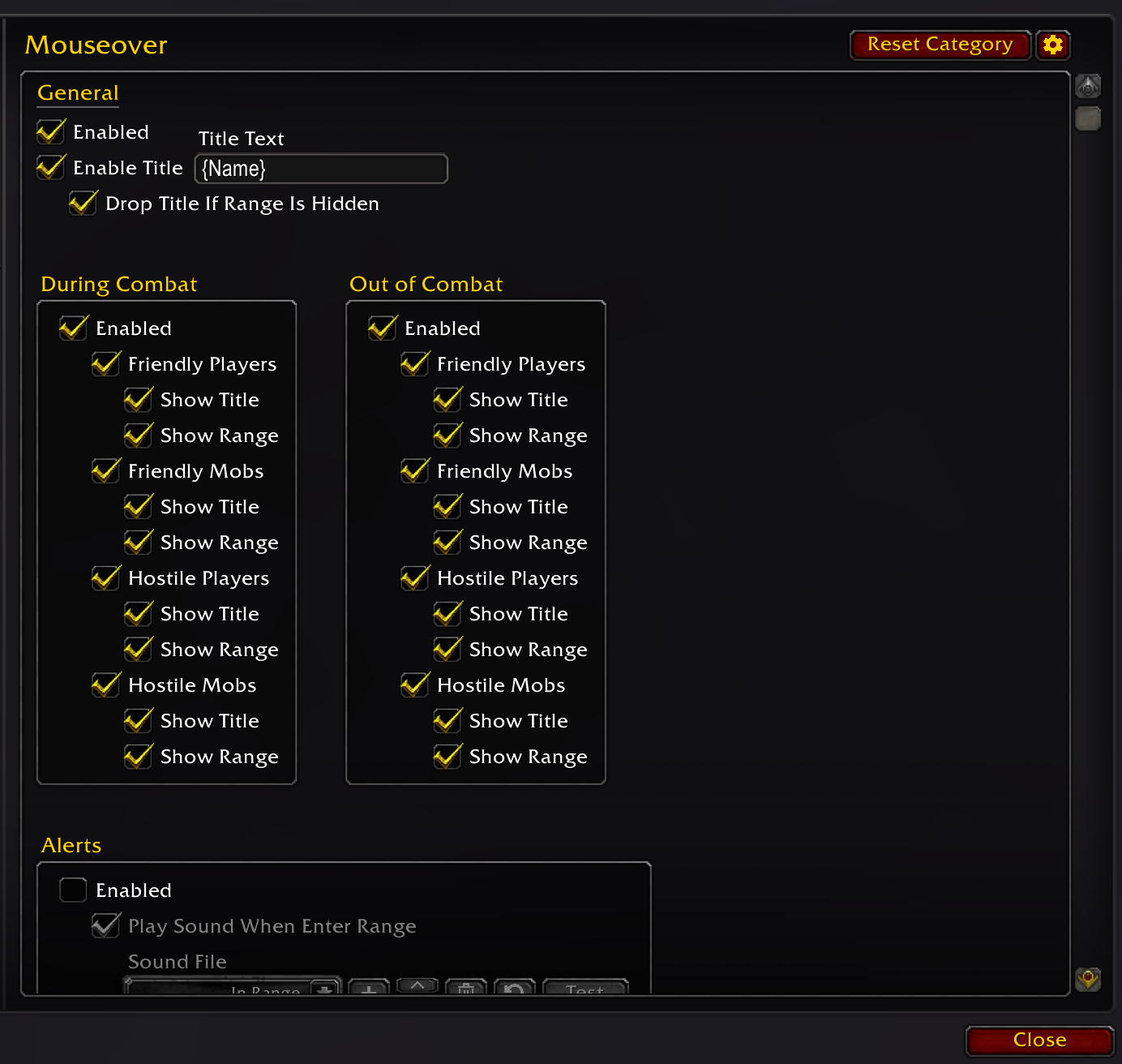Click the undo revert sound icon
The width and height of the screenshot is (1122, 1064).
coord(515,989)
